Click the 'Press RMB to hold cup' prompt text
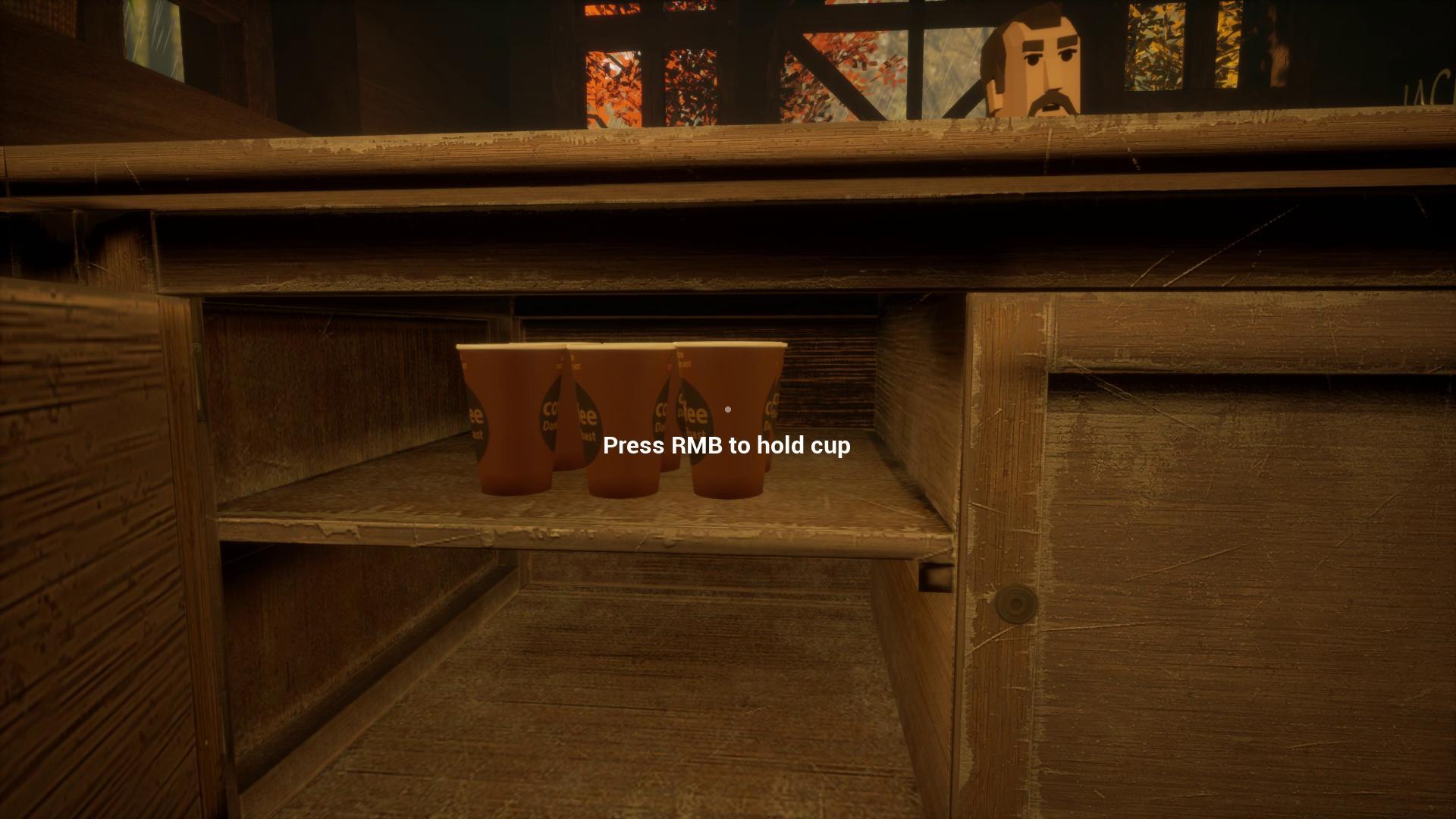The width and height of the screenshot is (1456, 819). tap(726, 447)
